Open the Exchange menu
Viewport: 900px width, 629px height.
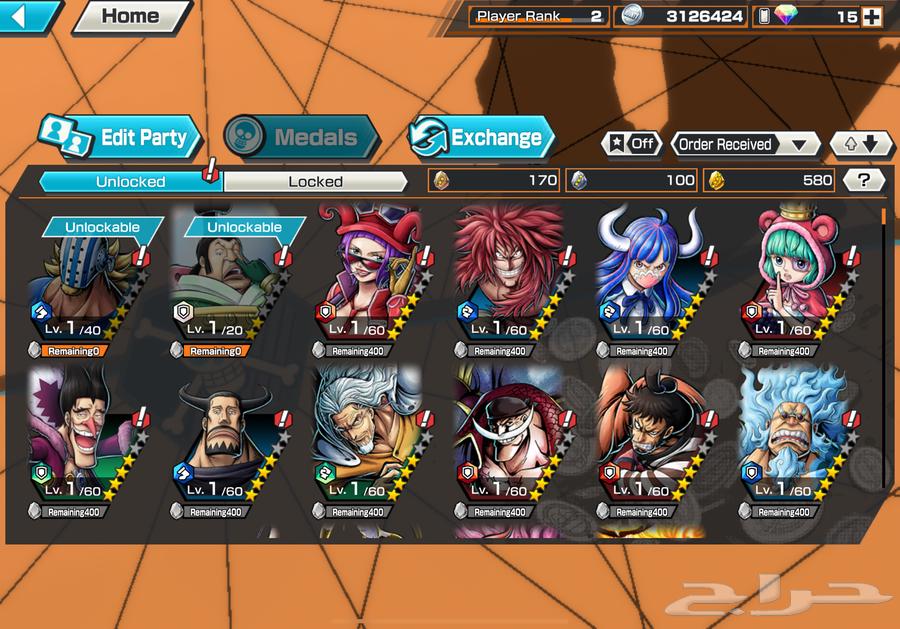(481, 138)
